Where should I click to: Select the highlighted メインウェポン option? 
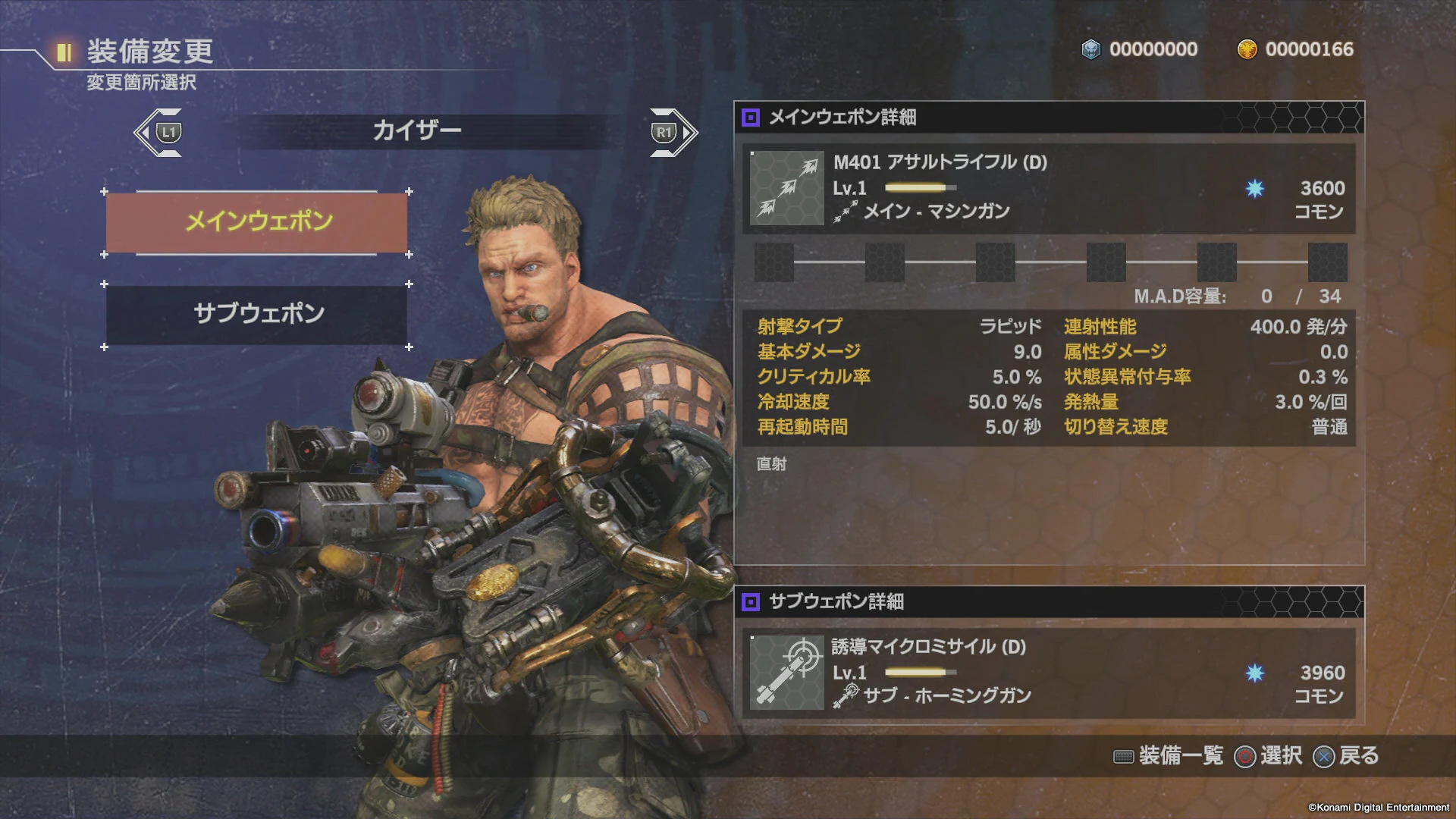click(x=256, y=221)
